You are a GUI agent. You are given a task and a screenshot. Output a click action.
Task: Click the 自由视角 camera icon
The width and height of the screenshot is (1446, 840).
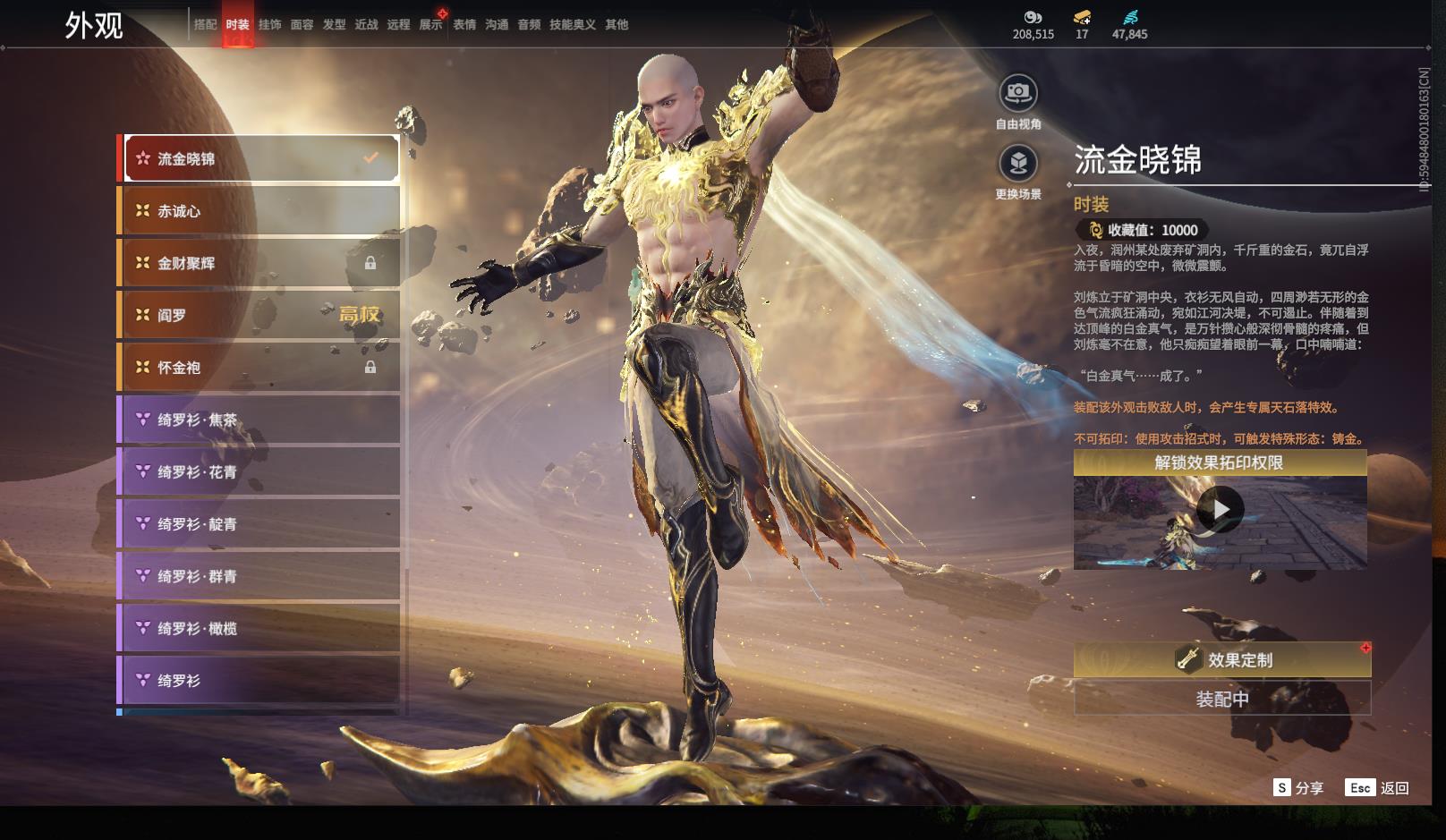1018,93
